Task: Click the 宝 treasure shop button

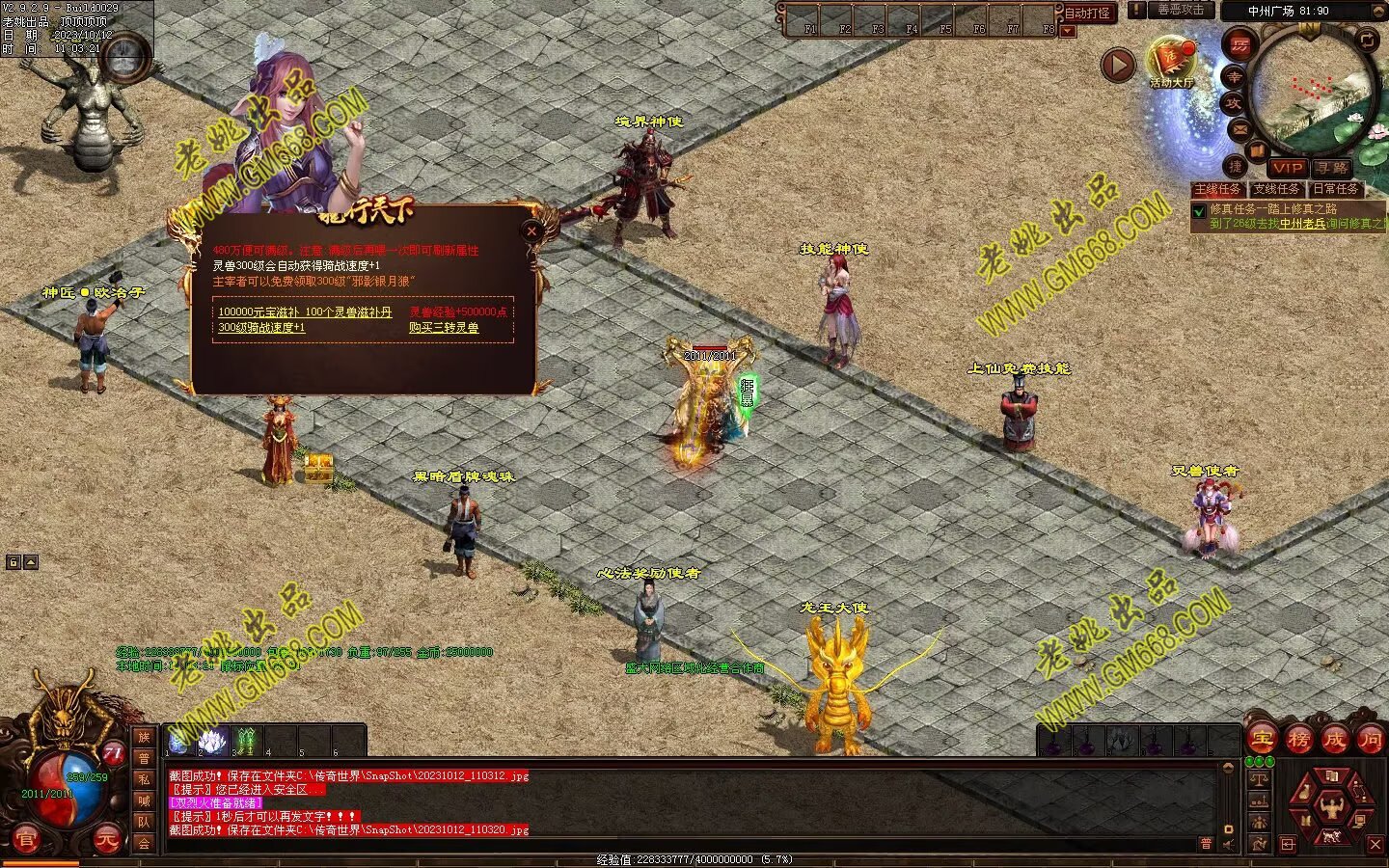Action: 1263,740
